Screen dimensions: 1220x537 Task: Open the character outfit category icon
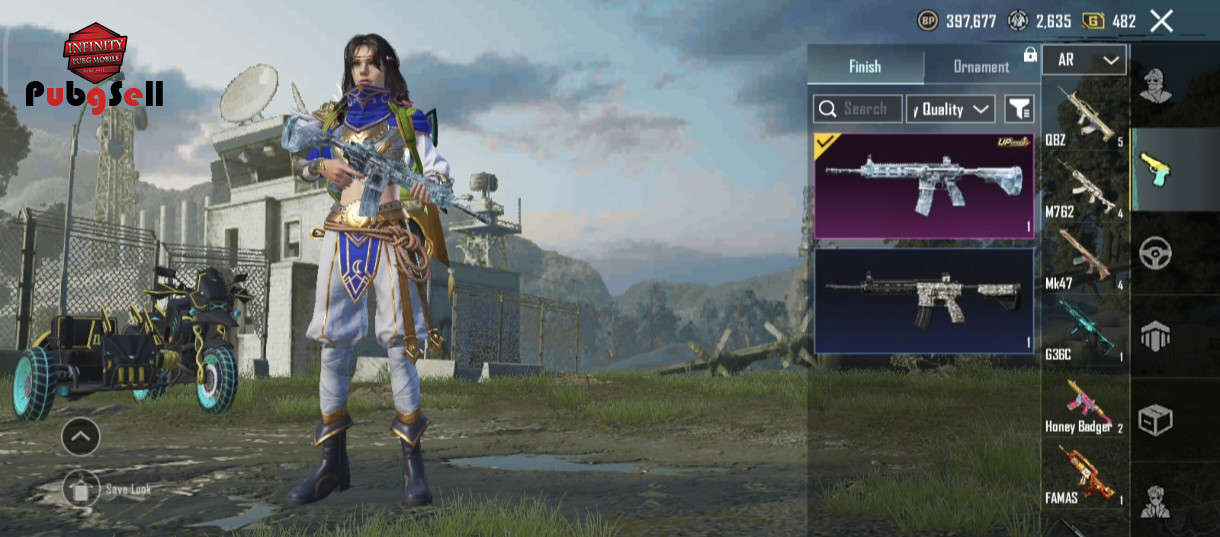(1155, 86)
